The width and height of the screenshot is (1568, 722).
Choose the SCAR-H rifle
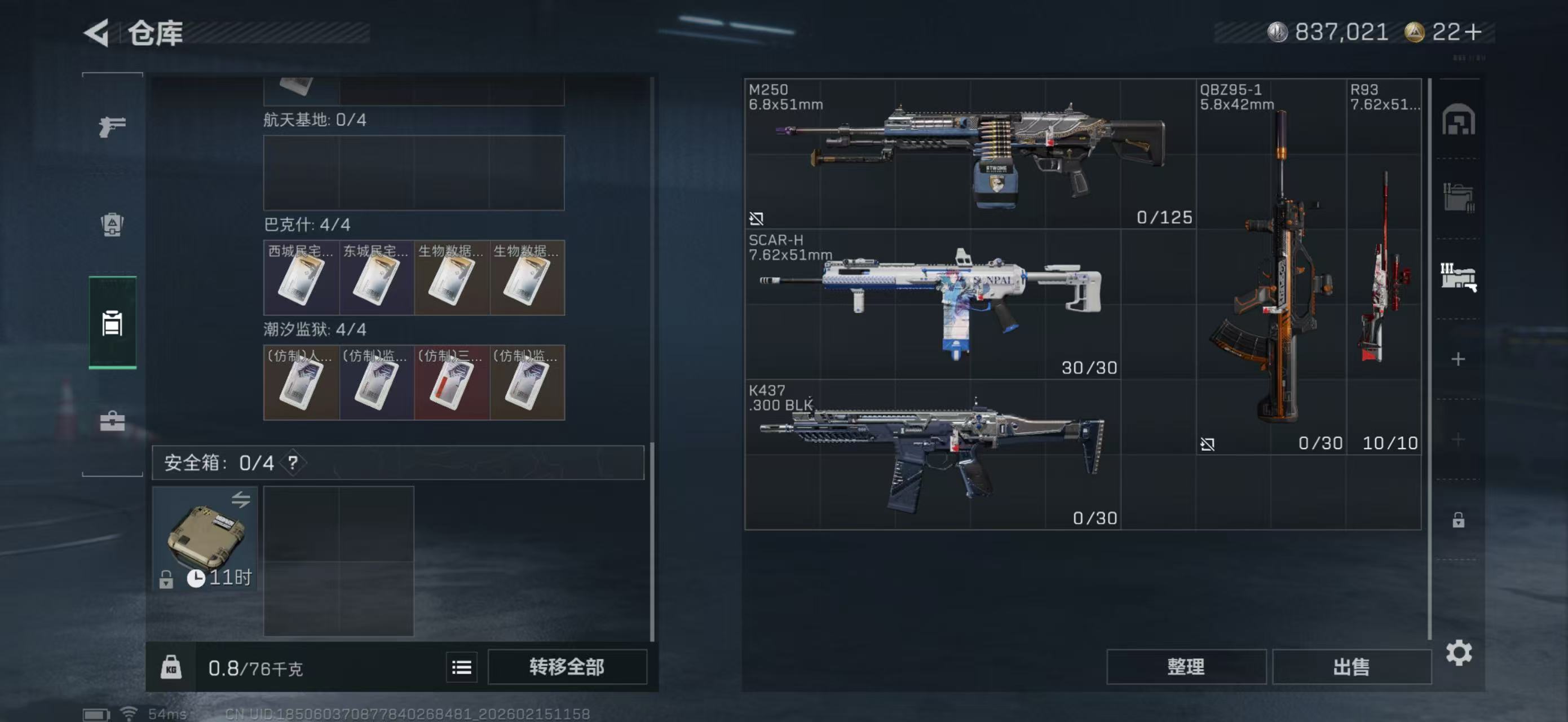click(x=933, y=304)
